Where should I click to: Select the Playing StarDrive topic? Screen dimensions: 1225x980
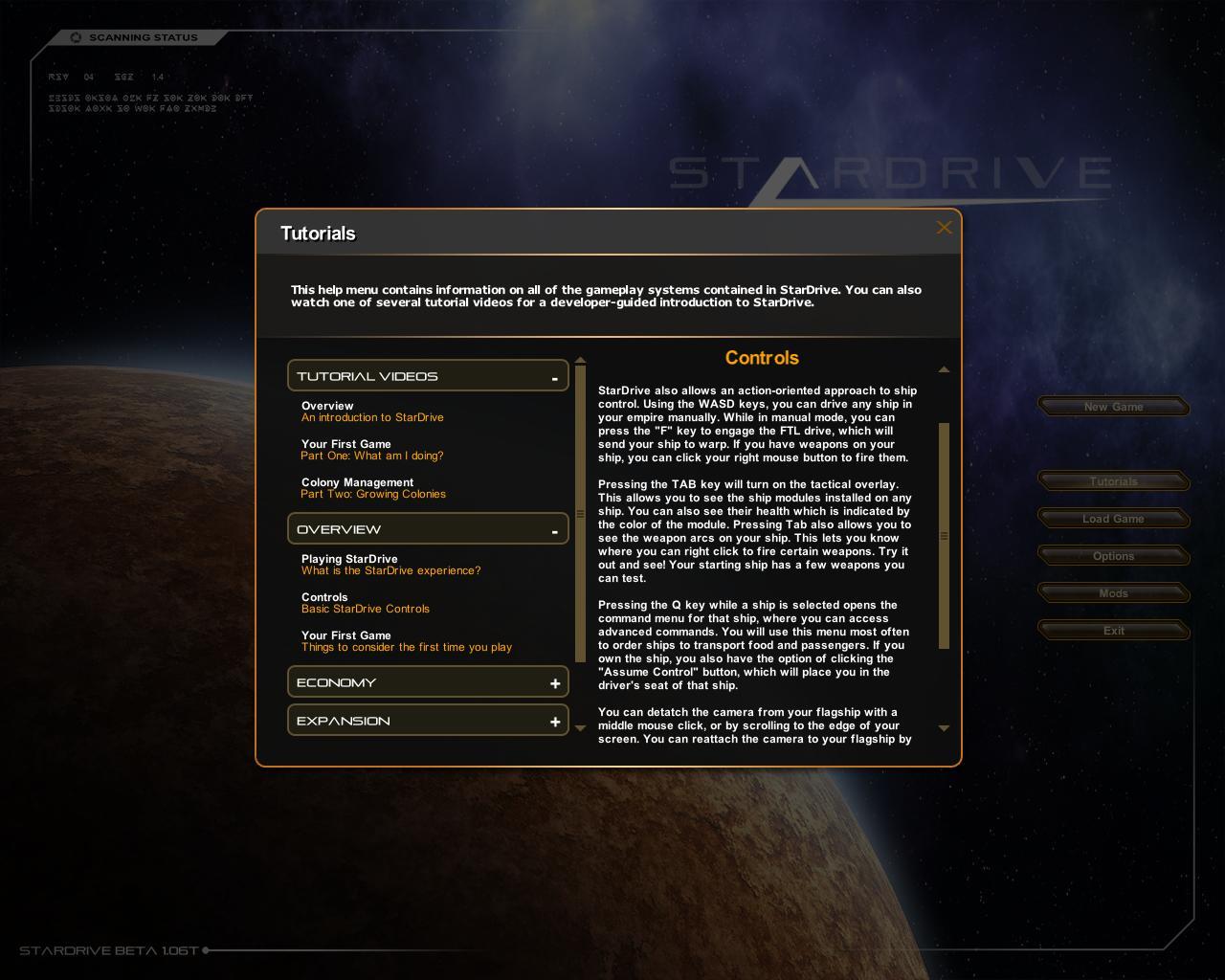[390, 565]
